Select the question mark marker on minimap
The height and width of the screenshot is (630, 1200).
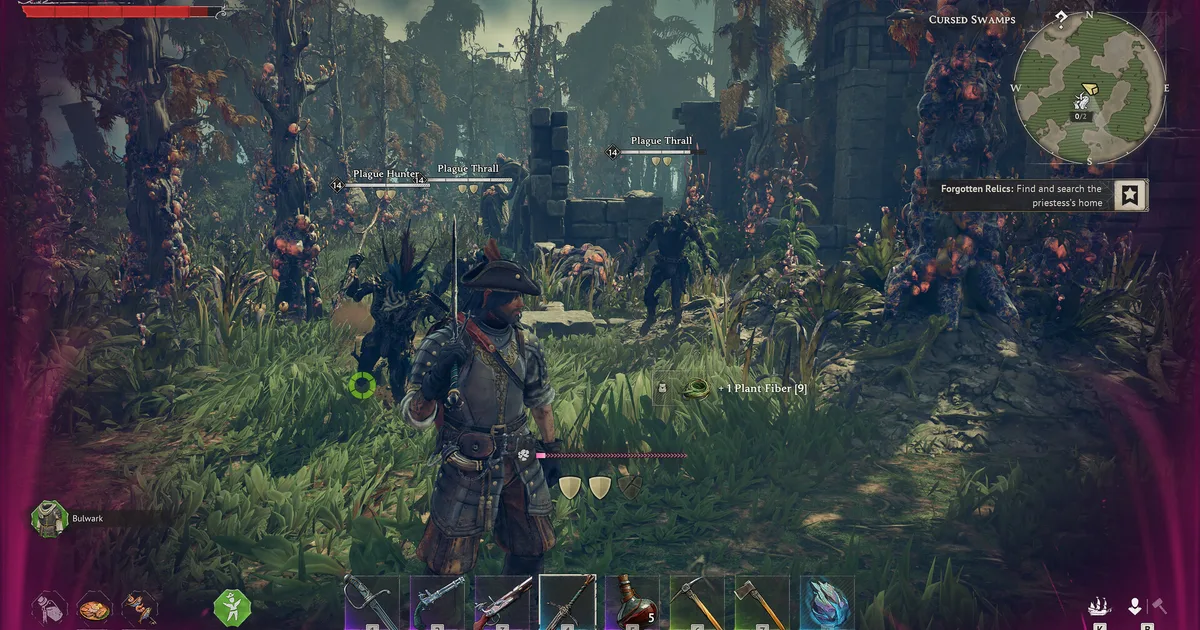coord(1060,18)
